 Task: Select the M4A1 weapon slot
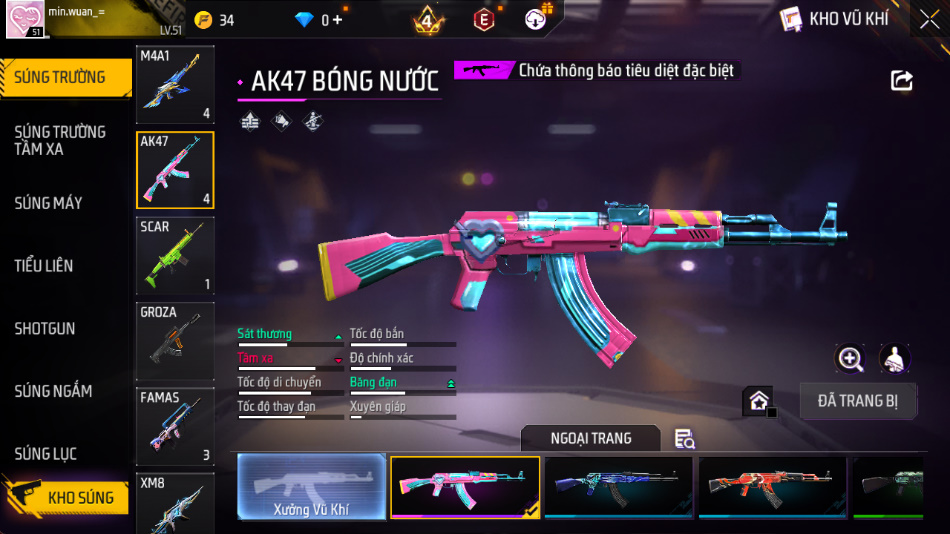click(x=175, y=84)
